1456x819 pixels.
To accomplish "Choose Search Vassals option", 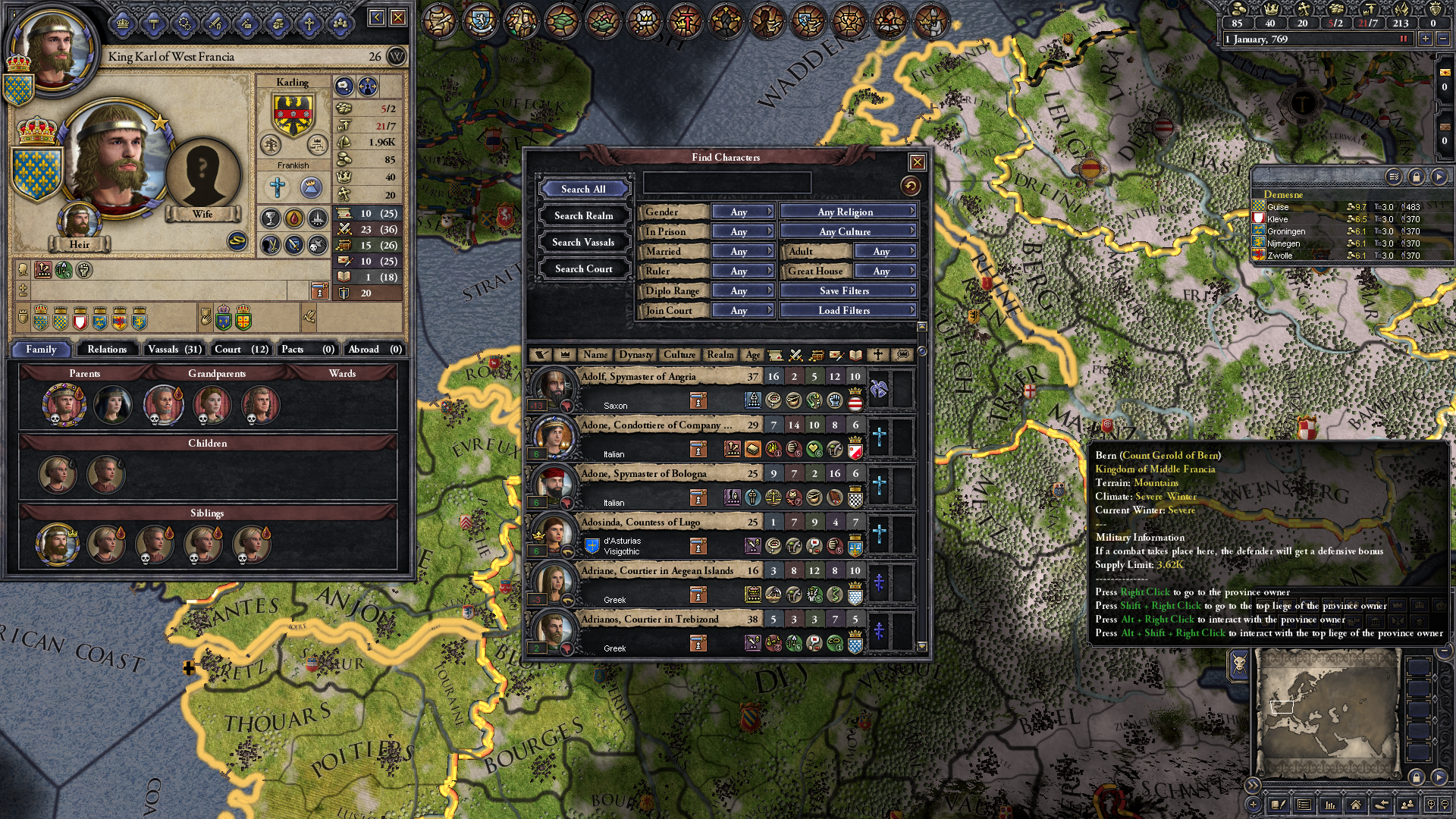I will click(x=583, y=242).
